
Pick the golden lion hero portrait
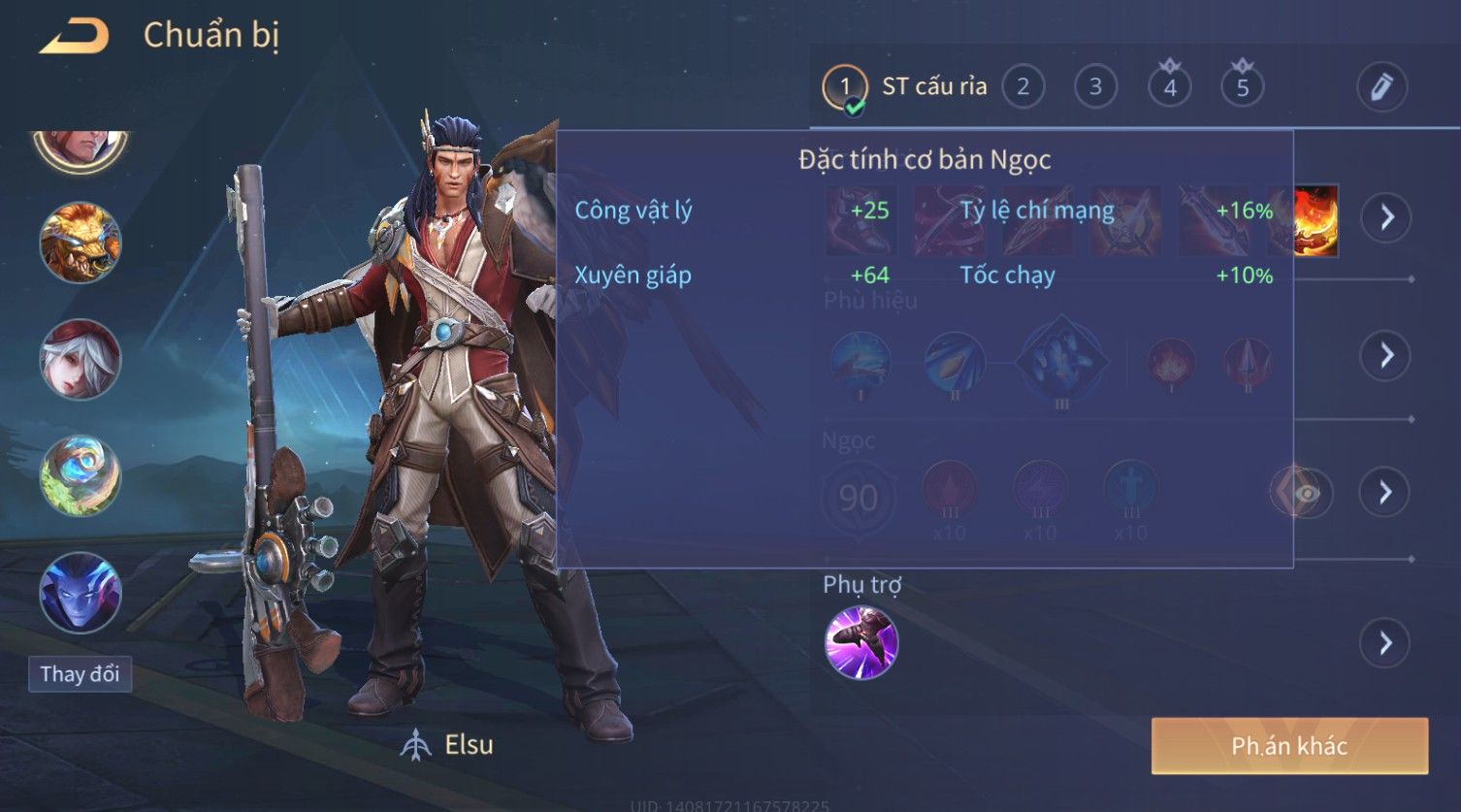[80, 243]
